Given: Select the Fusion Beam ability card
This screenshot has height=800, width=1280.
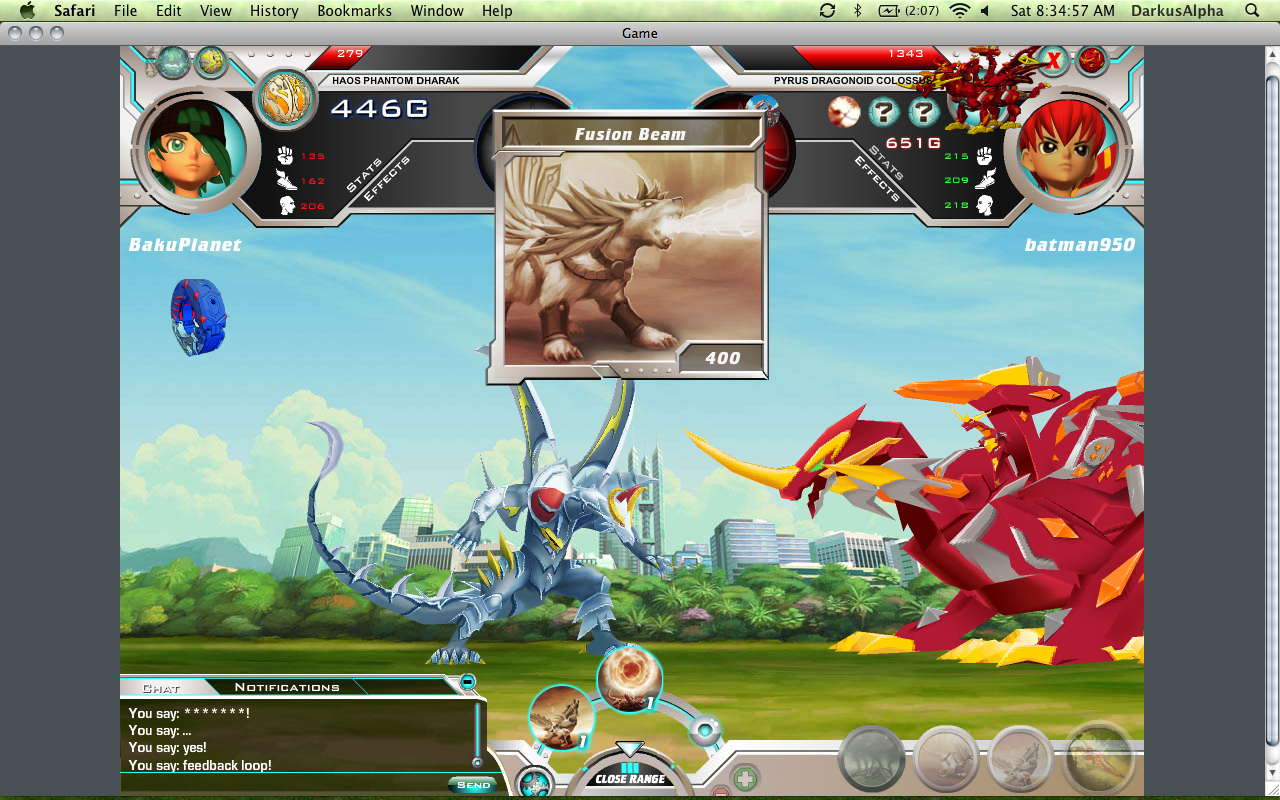Looking at the screenshot, I should pyautogui.click(x=629, y=246).
